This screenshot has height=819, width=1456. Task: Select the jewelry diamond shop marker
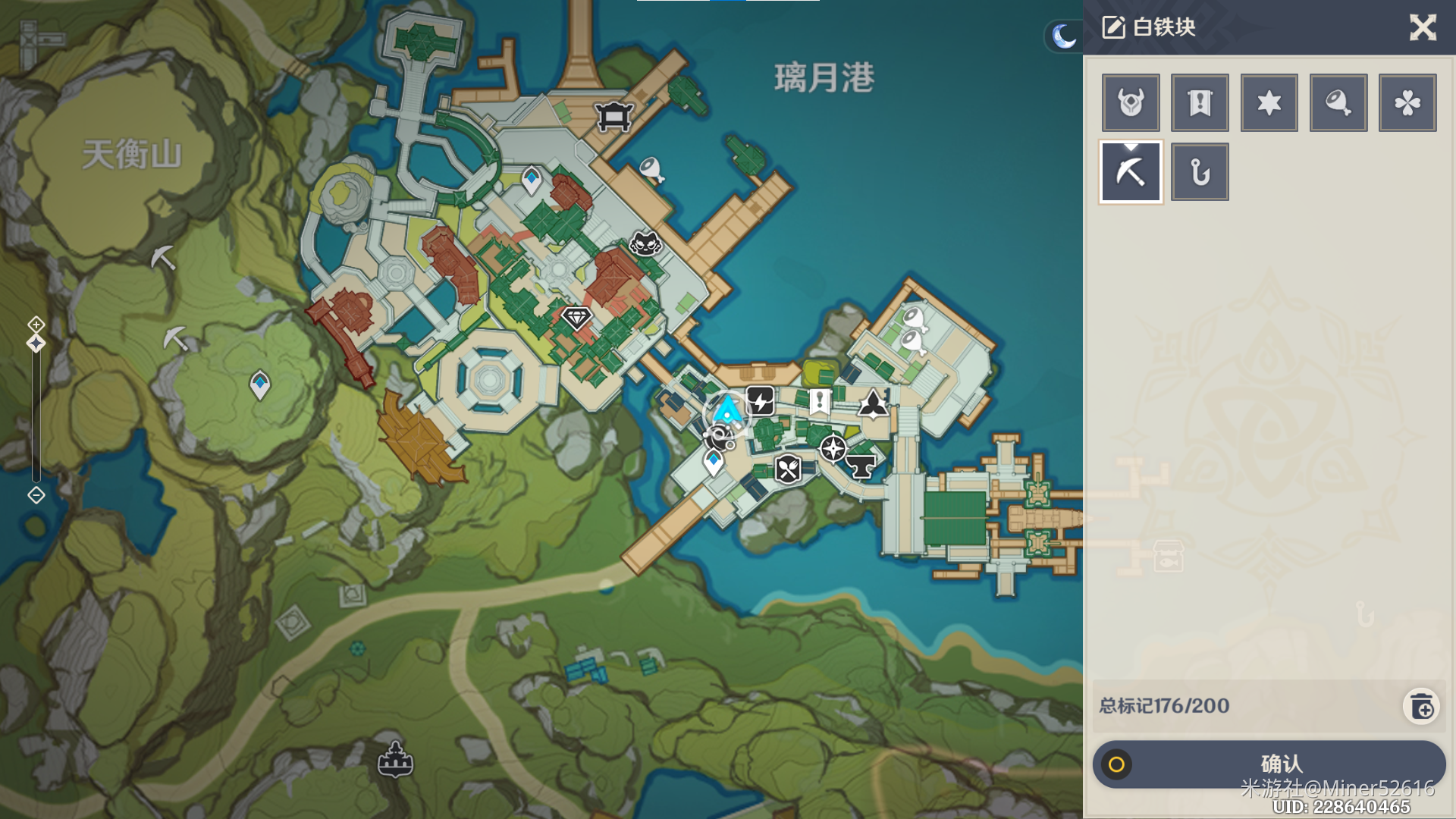[x=576, y=317]
